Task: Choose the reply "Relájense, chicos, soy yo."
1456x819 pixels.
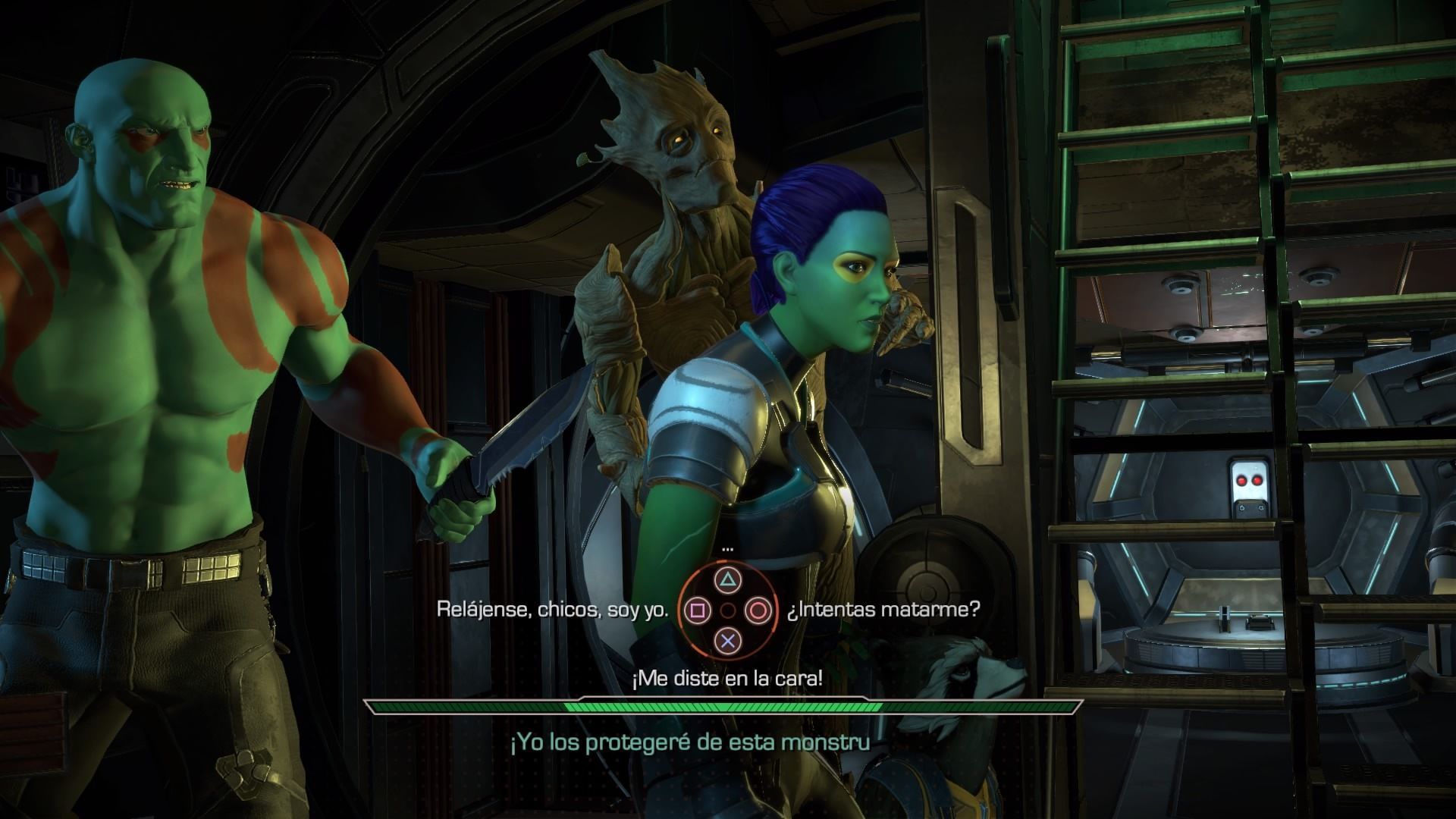Action: pos(553,610)
